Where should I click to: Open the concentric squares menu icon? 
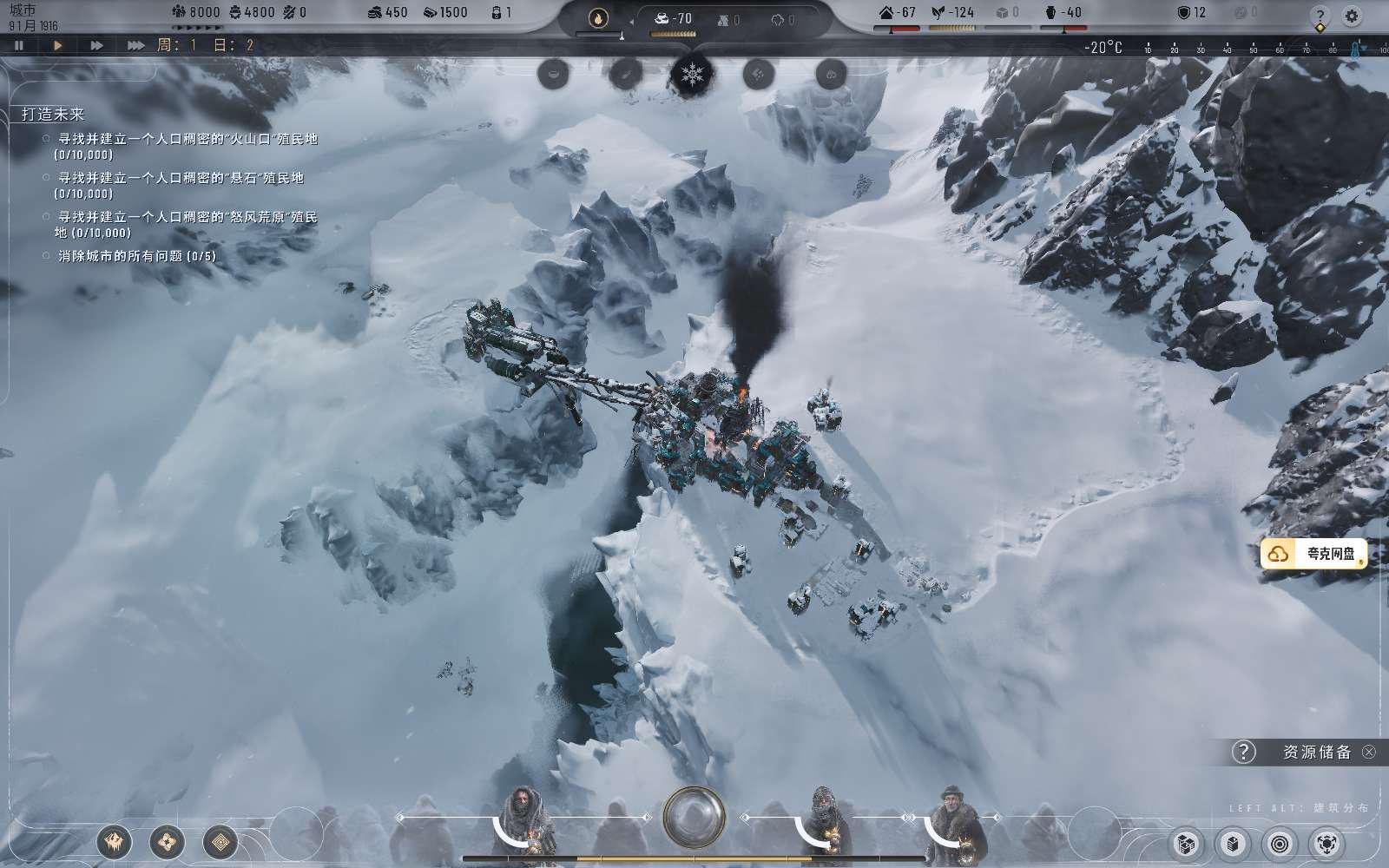(221, 841)
